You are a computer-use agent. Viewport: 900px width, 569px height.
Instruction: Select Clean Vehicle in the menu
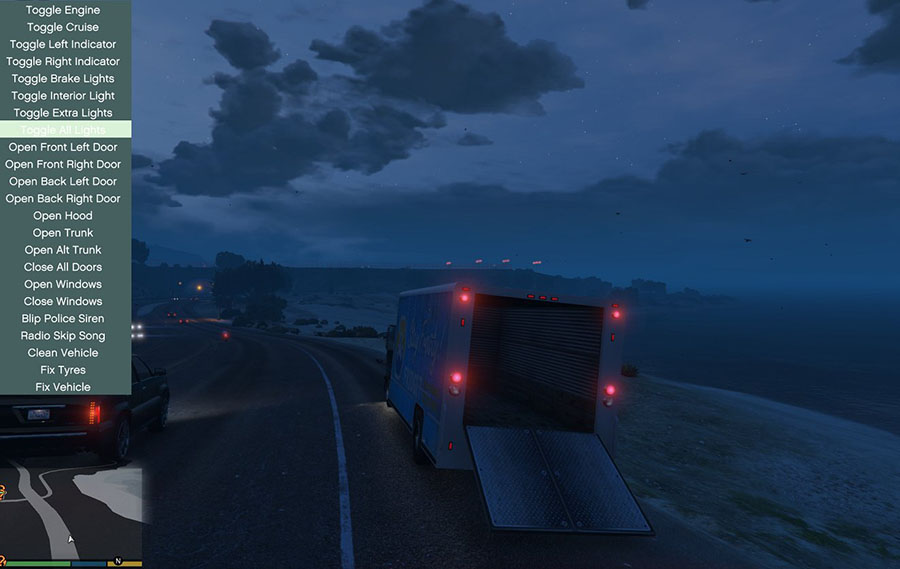point(63,352)
